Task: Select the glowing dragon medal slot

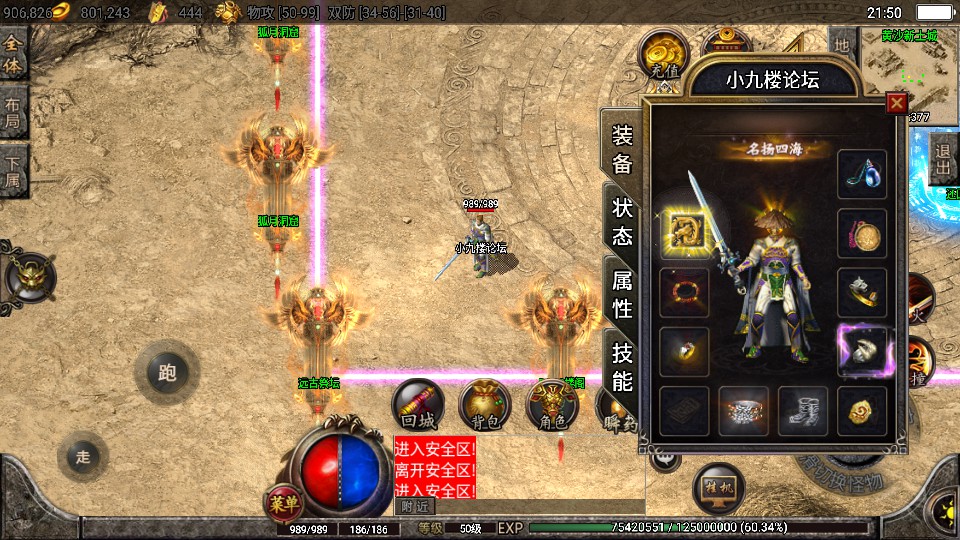Action: 685,233
